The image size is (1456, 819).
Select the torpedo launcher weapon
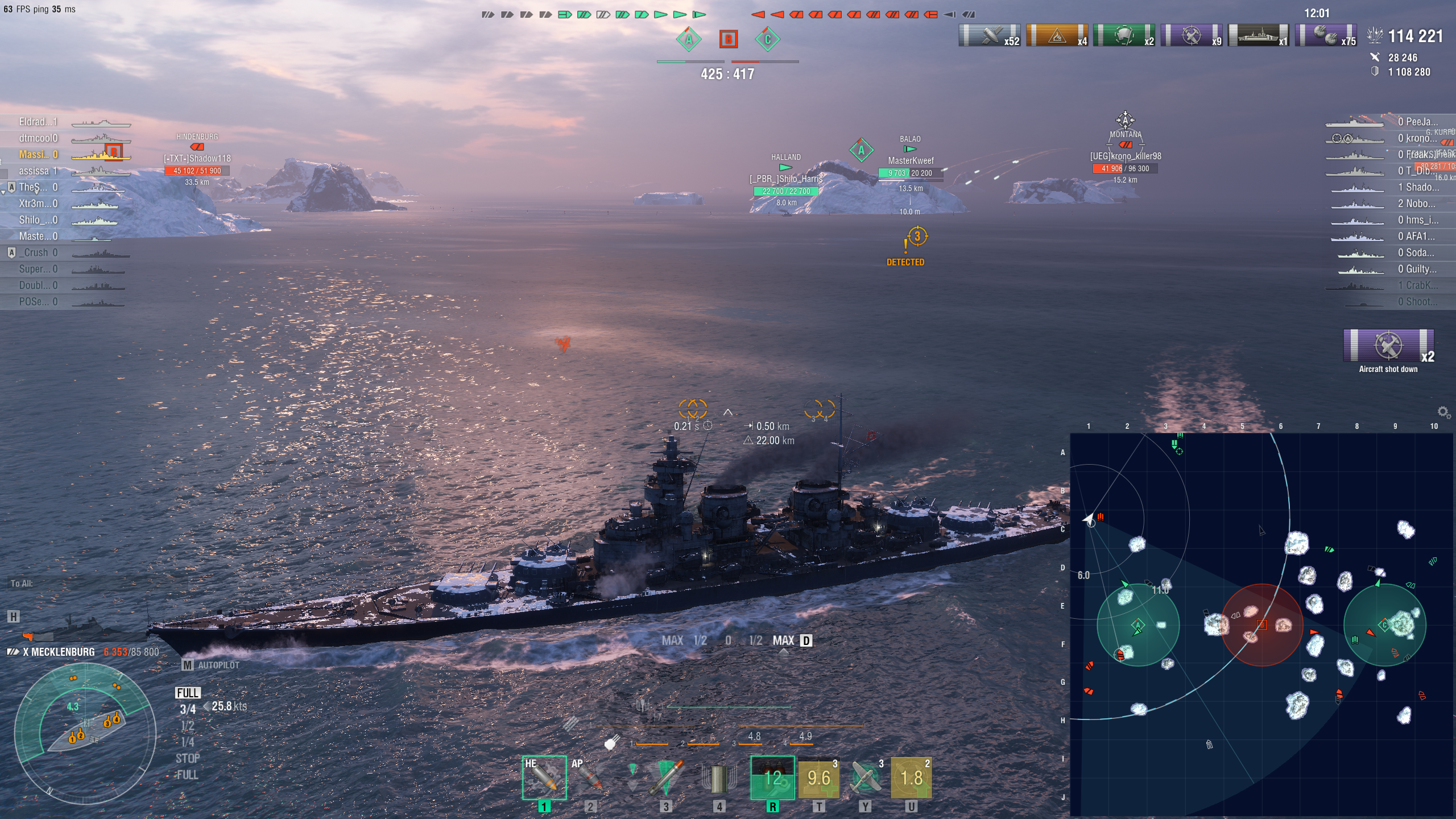[x=666, y=777]
